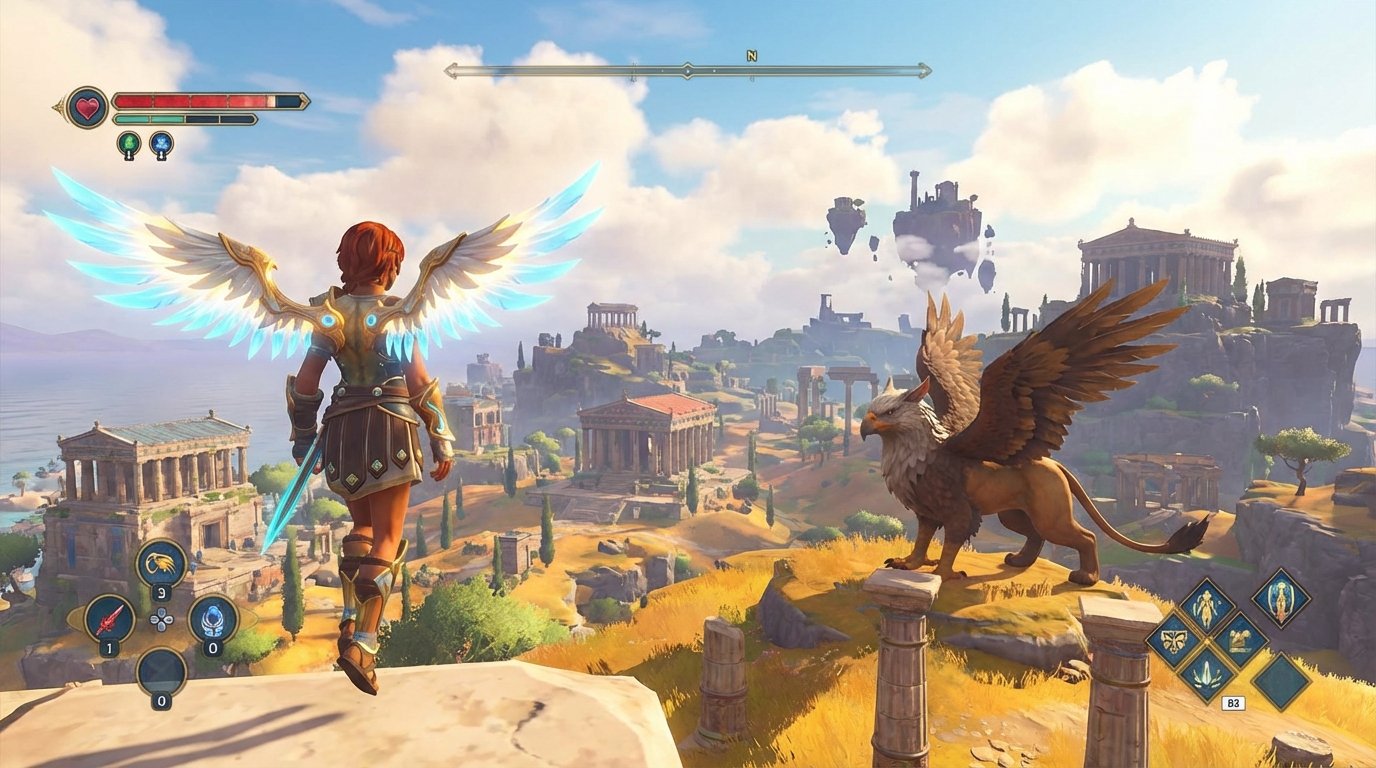1376x768 pixels.
Task: Click the arrow counter showing 3
Action: [162, 591]
